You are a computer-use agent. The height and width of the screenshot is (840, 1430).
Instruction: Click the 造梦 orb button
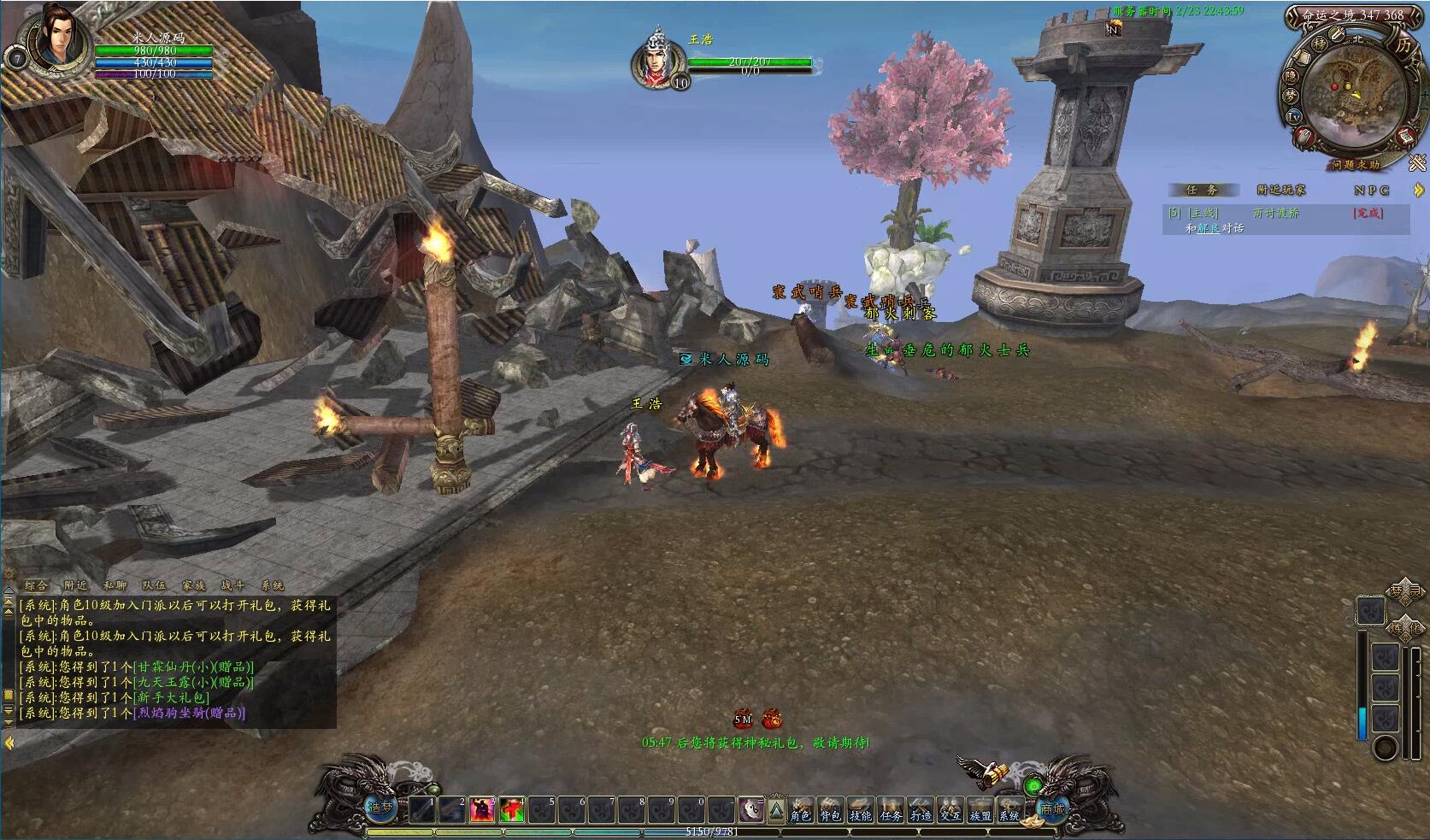point(380,808)
